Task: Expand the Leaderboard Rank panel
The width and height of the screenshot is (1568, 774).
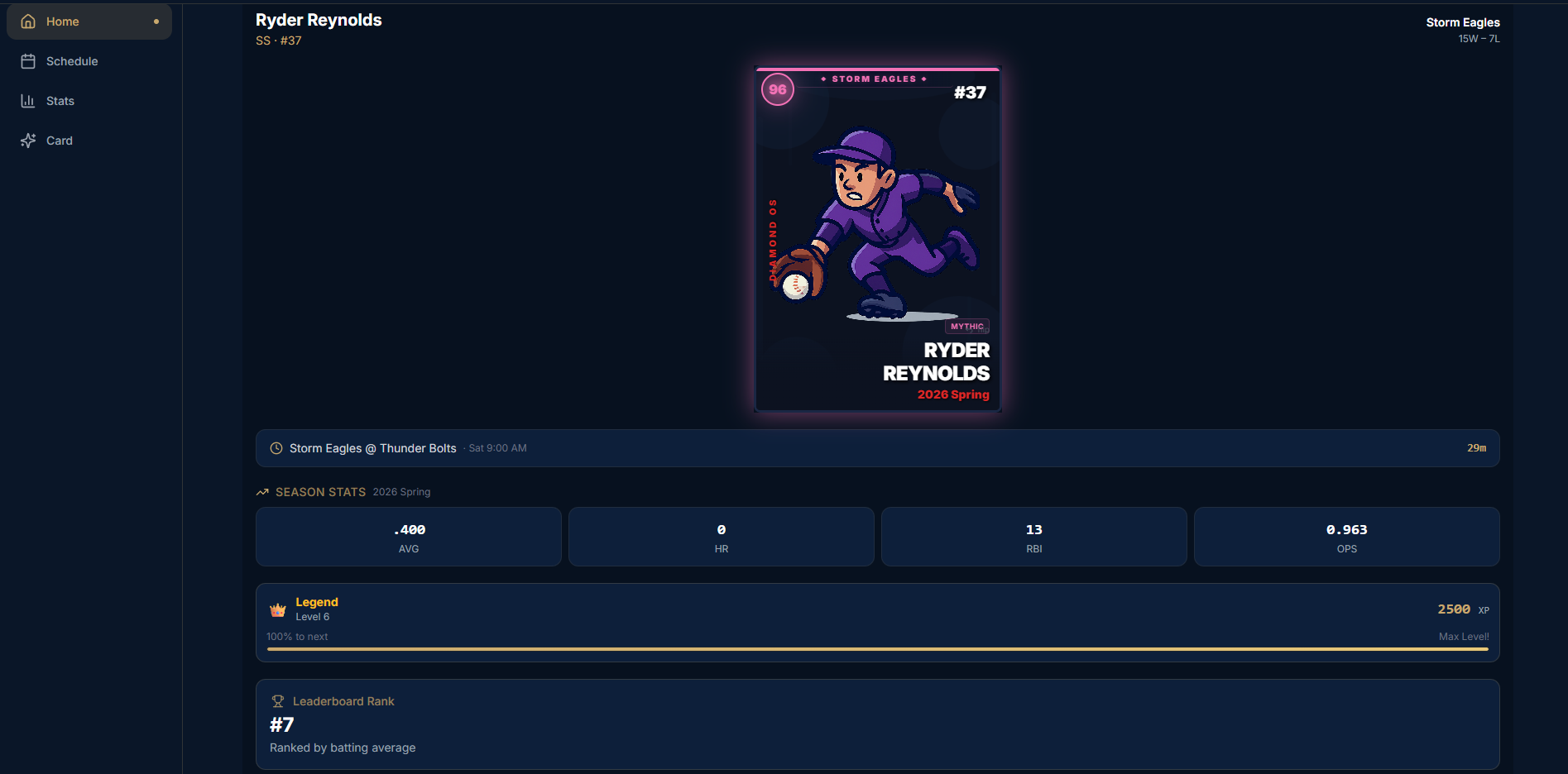Action: point(877,724)
